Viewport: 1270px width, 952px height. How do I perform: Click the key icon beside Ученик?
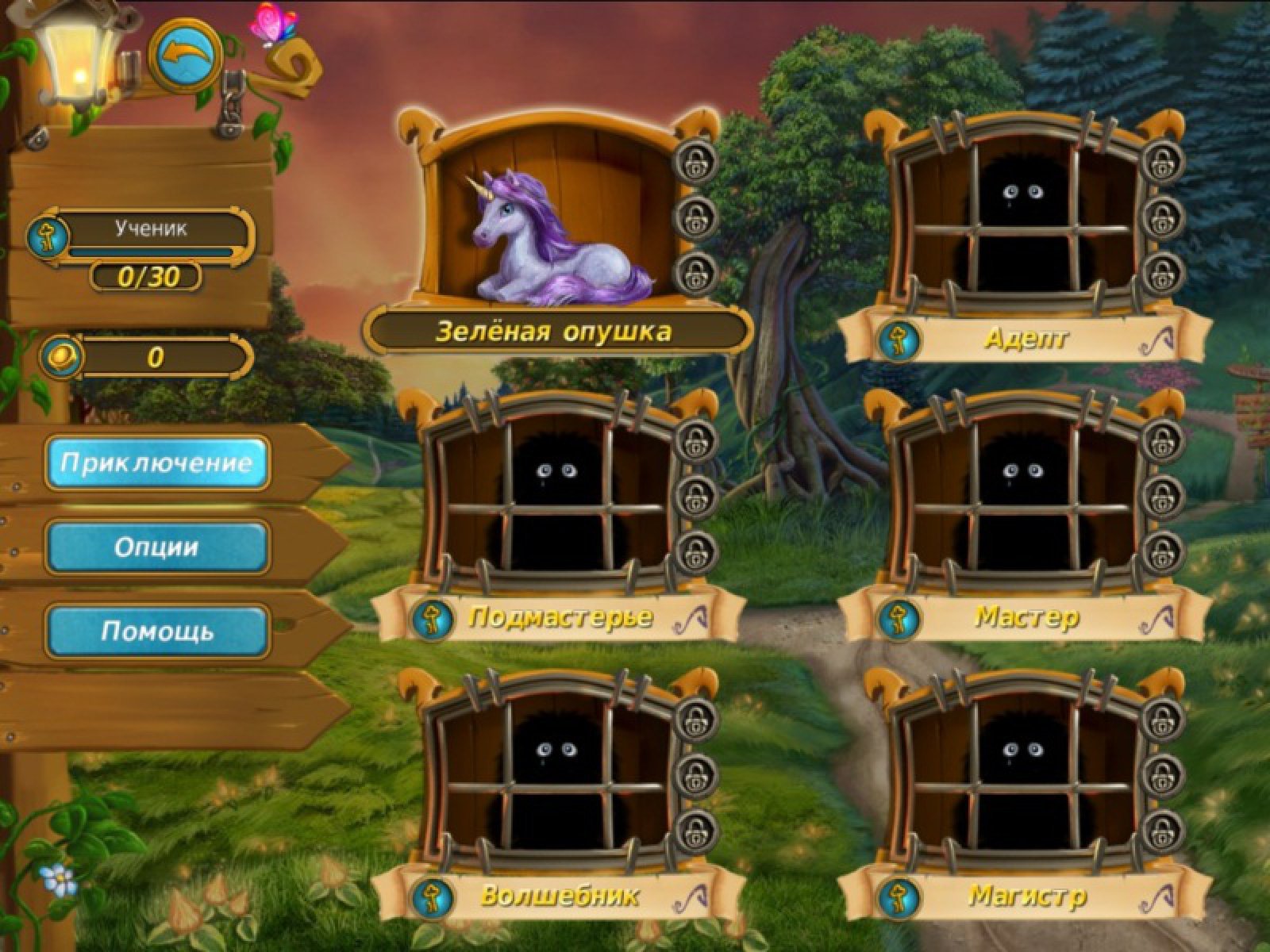pyautogui.click(x=46, y=236)
